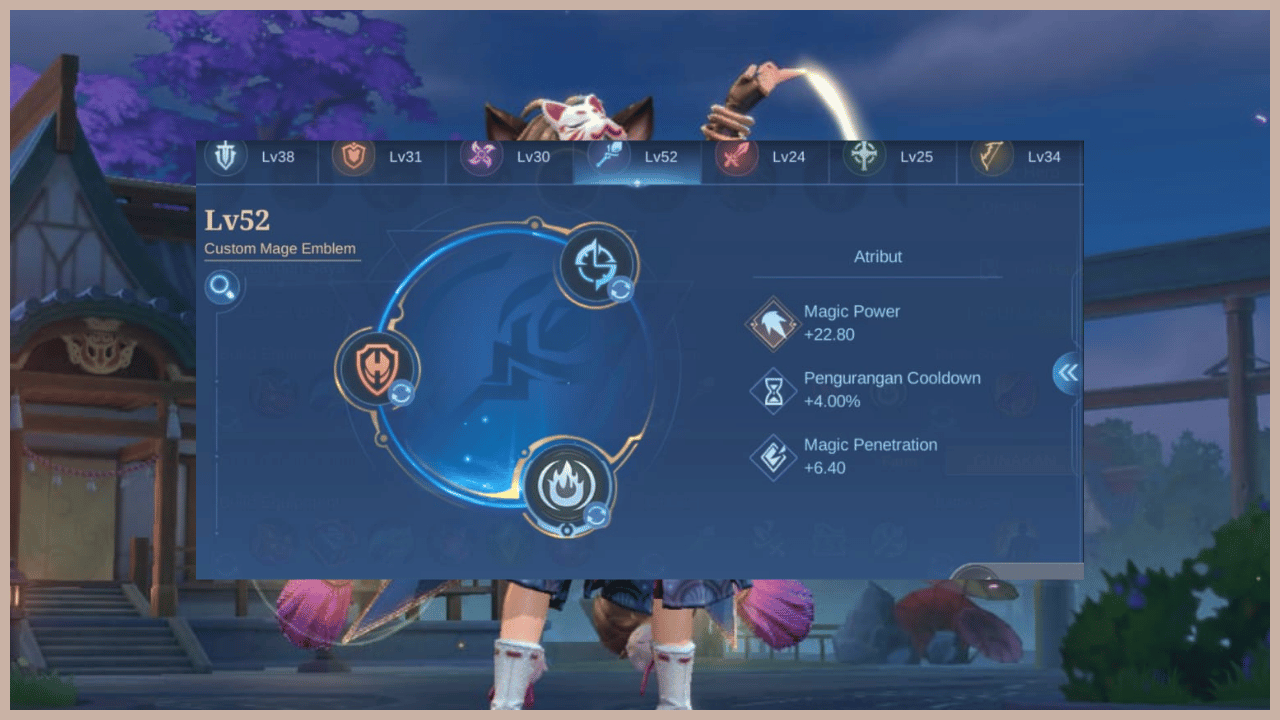
Task: Switch to the Lv24 Marksman emblem tab
Action: tap(737, 157)
